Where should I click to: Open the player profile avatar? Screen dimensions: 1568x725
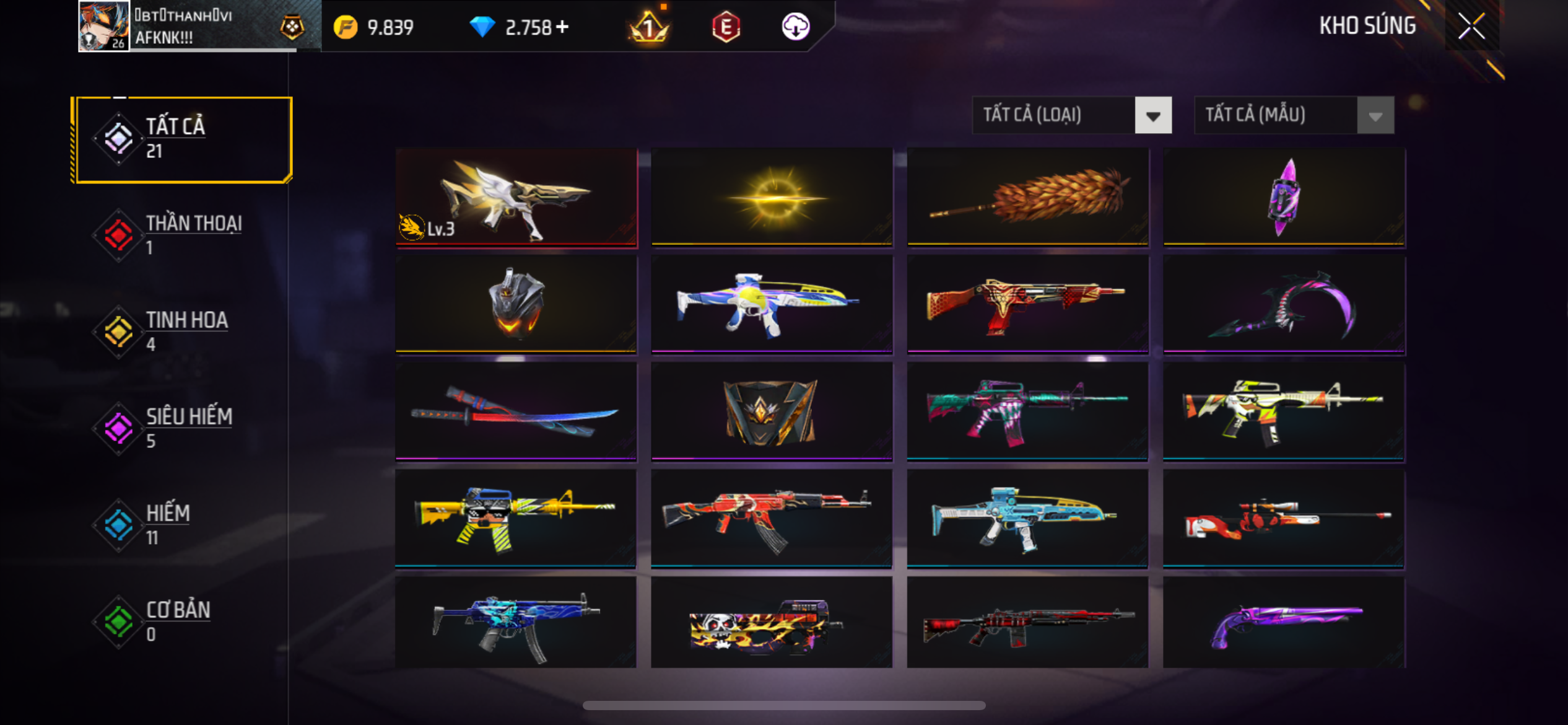103,26
